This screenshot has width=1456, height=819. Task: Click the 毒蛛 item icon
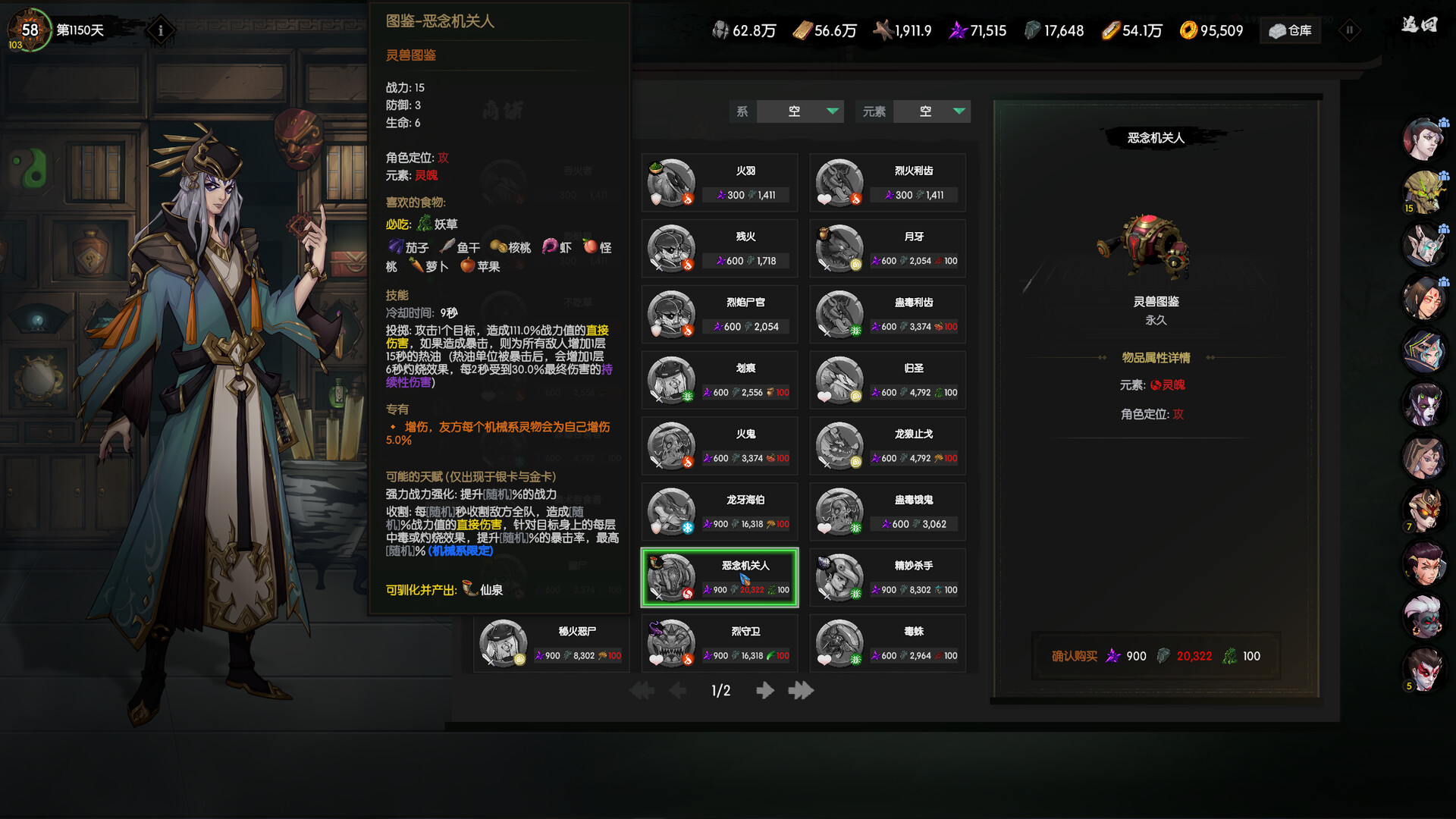(x=839, y=643)
